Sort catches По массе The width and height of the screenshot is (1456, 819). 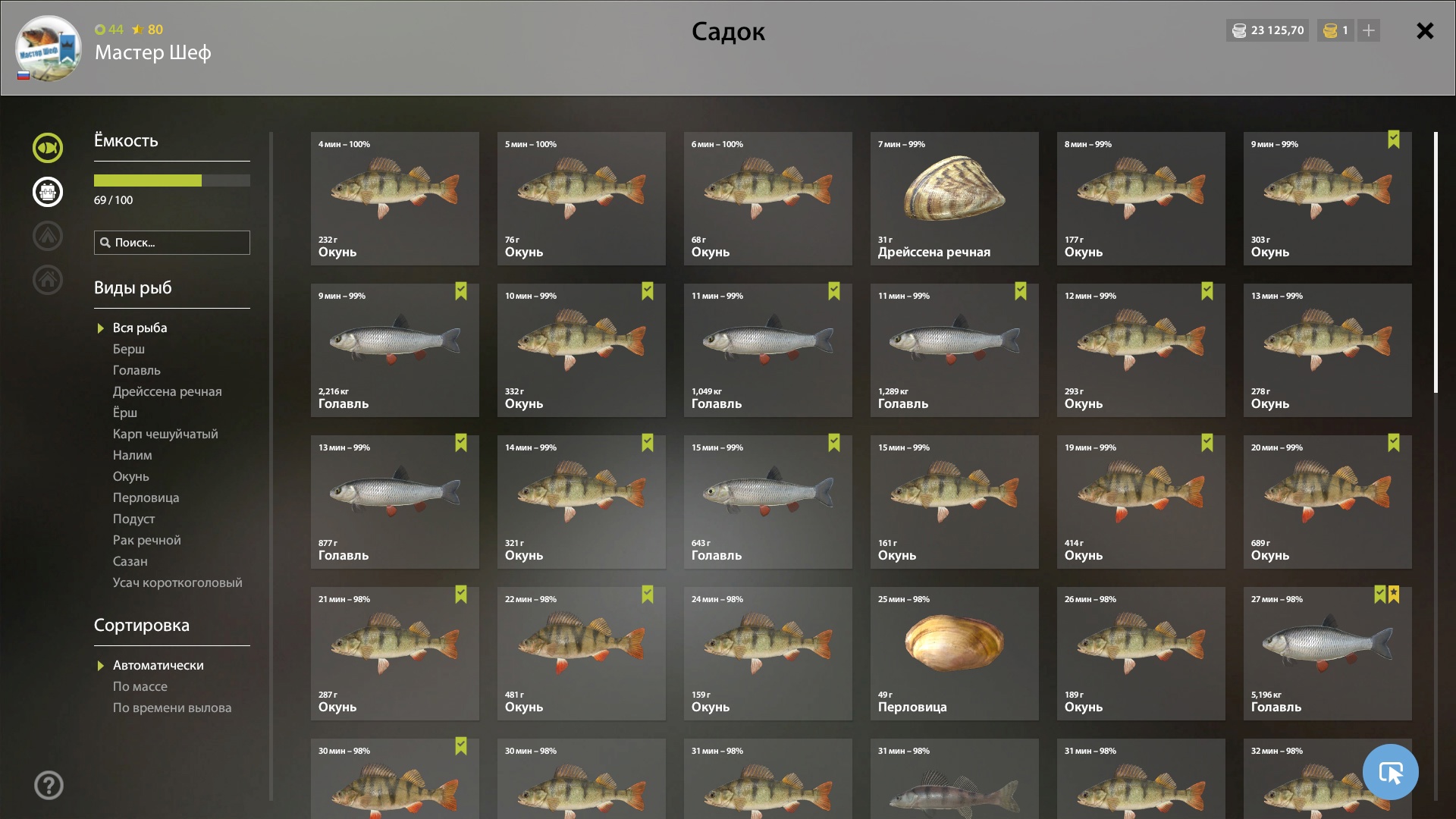(x=140, y=686)
